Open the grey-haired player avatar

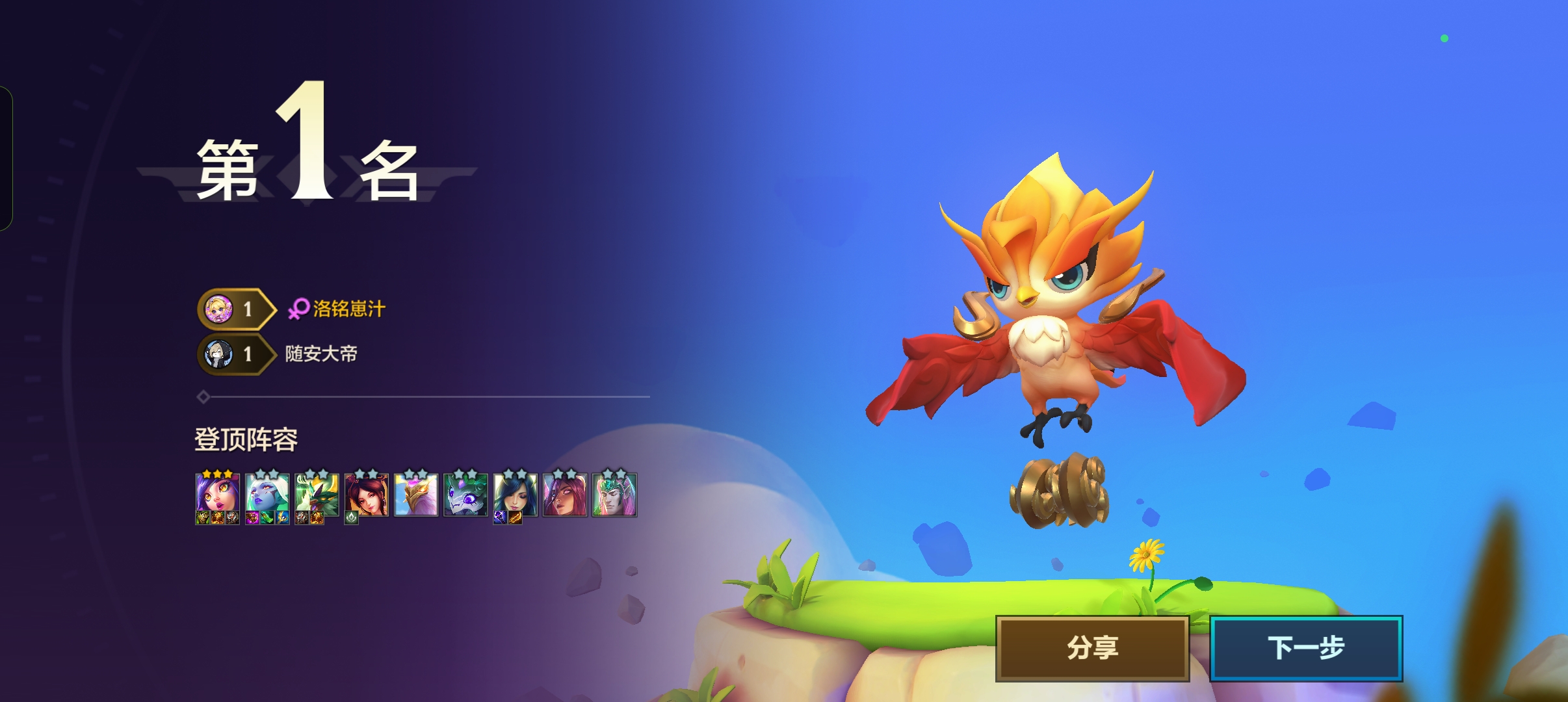pos(219,354)
